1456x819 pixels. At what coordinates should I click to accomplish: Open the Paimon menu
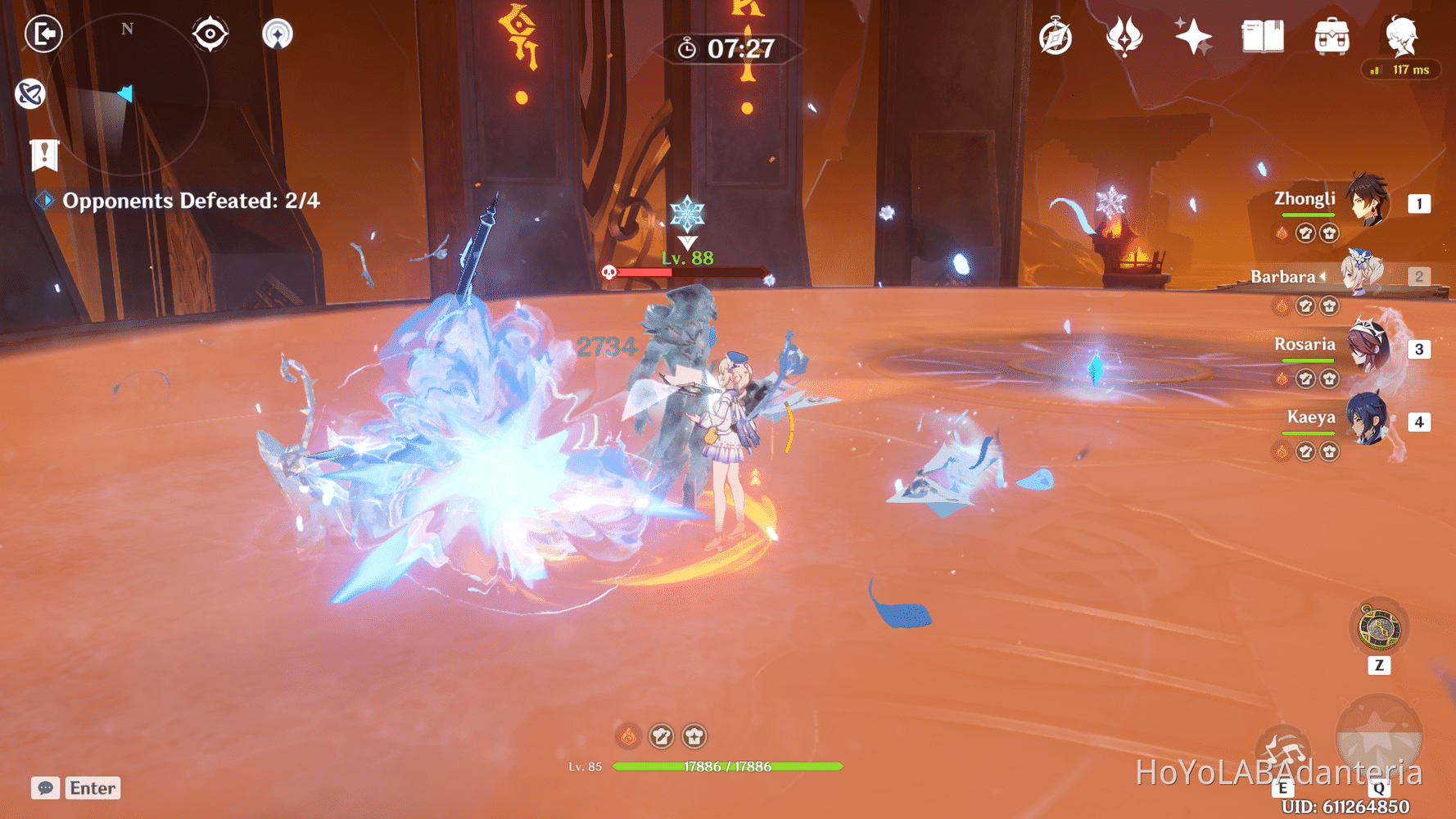click(x=1403, y=34)
